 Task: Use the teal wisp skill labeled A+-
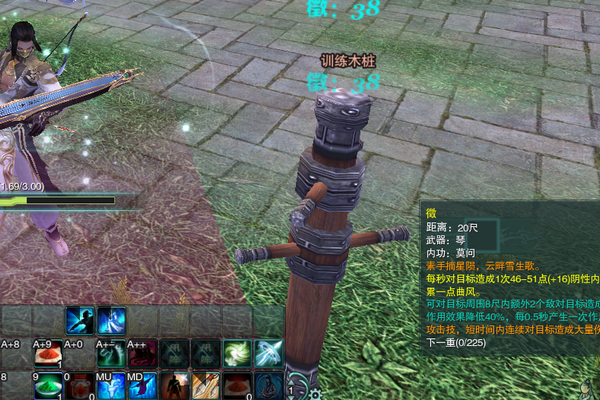(112, 353)
